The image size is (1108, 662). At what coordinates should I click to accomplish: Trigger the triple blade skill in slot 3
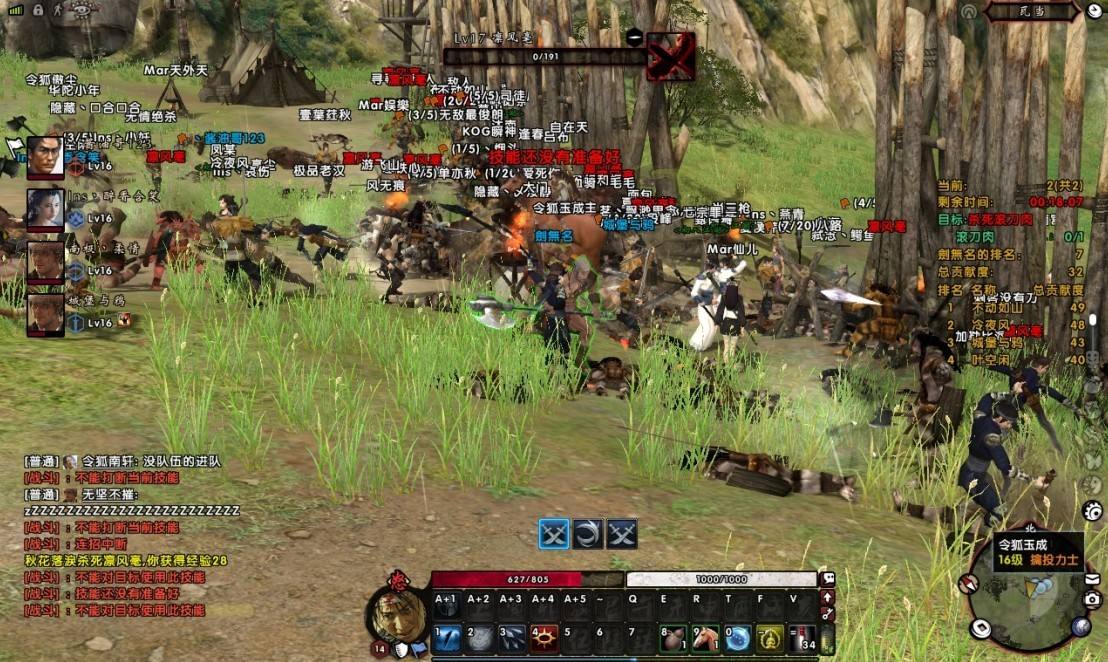tap(514, 638)
